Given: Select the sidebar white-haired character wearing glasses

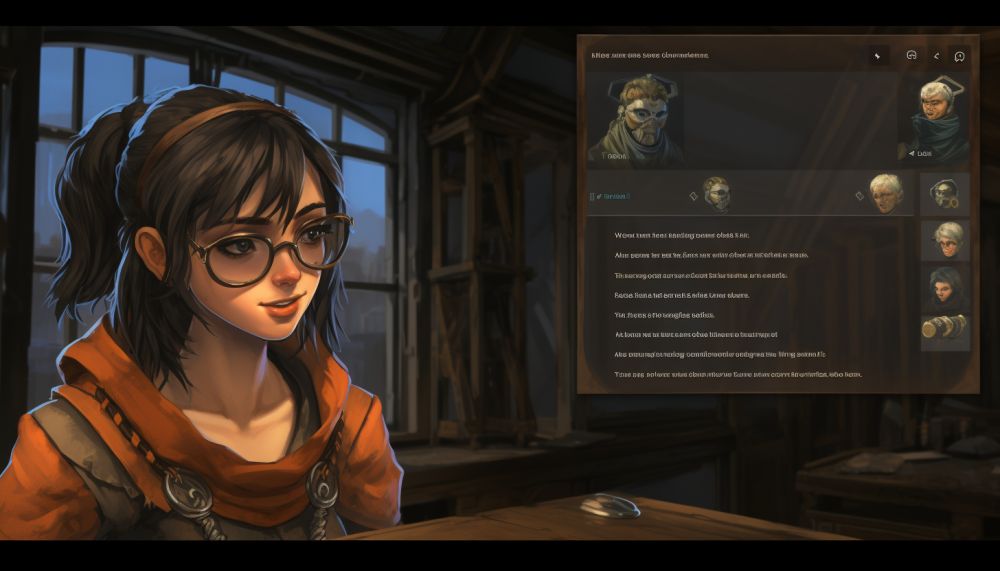Looking at the screenshot, I should click(x=945, y=240).
